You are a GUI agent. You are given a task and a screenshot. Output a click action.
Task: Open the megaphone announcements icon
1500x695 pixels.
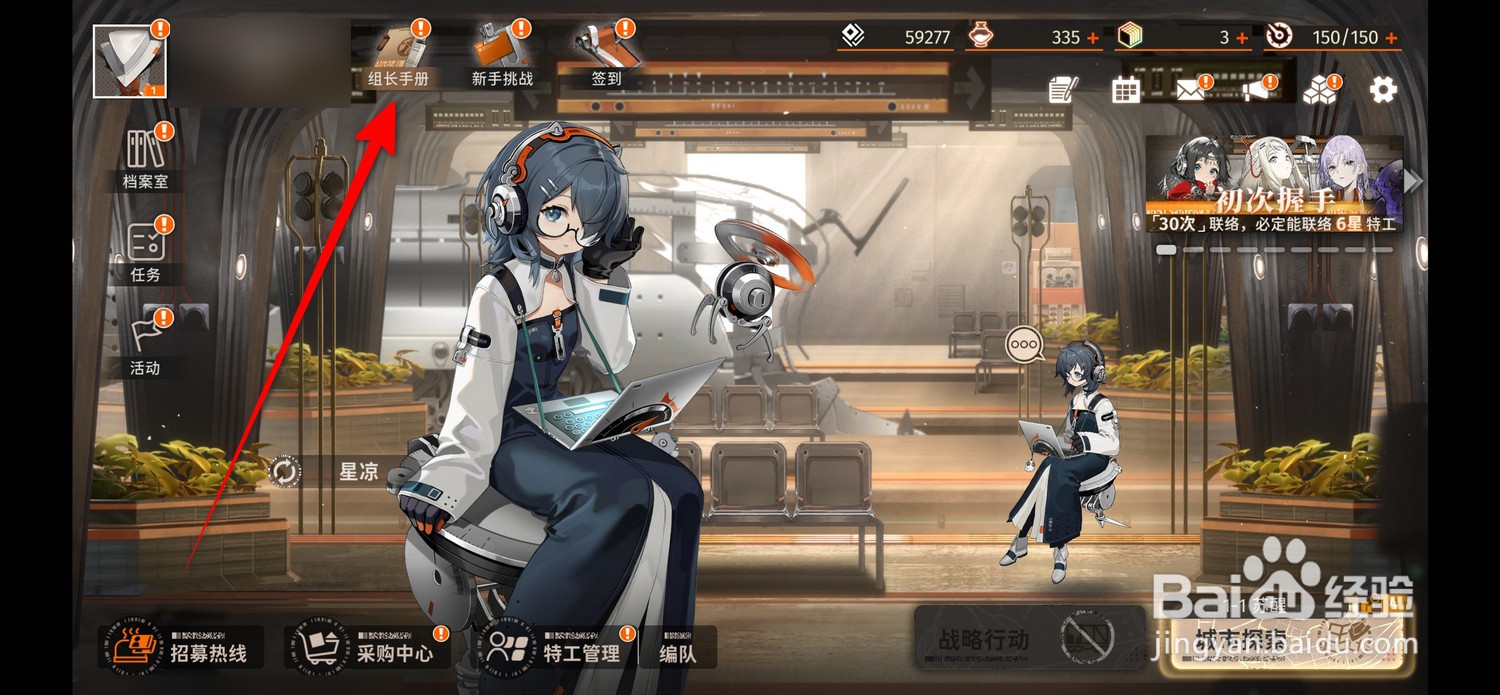point(1255,90)
